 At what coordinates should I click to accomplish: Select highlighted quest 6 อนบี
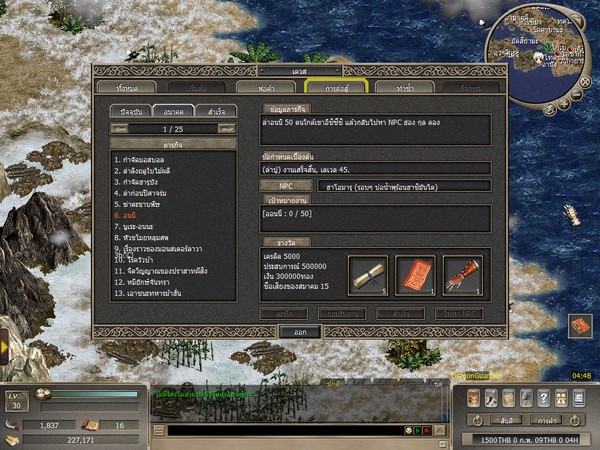125,215
